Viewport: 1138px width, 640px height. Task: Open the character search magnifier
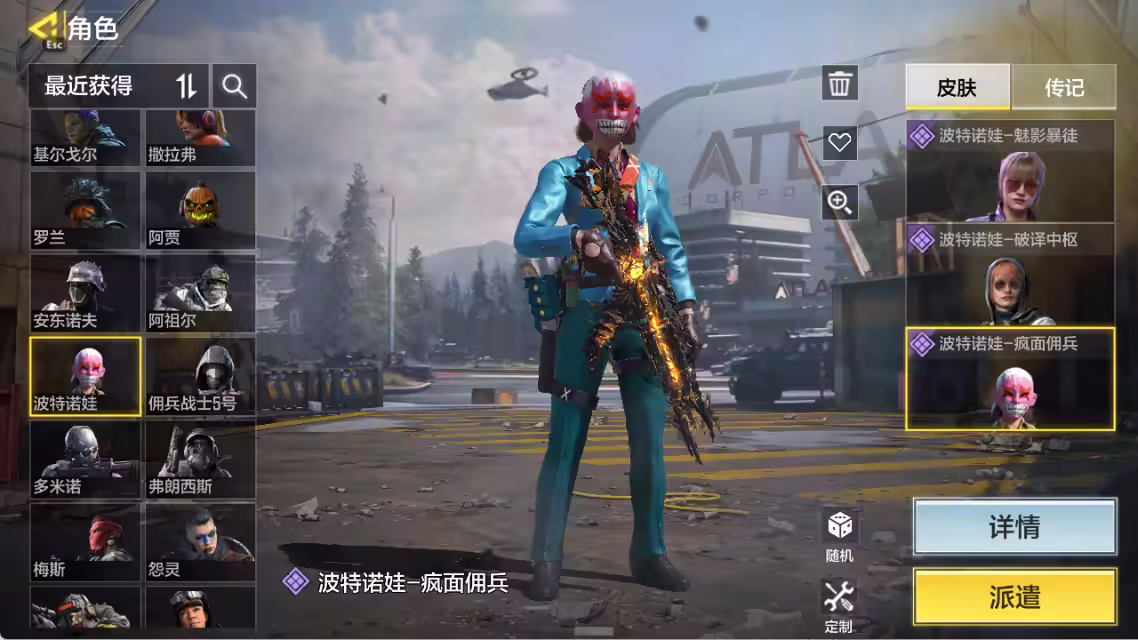coord(235,86)
